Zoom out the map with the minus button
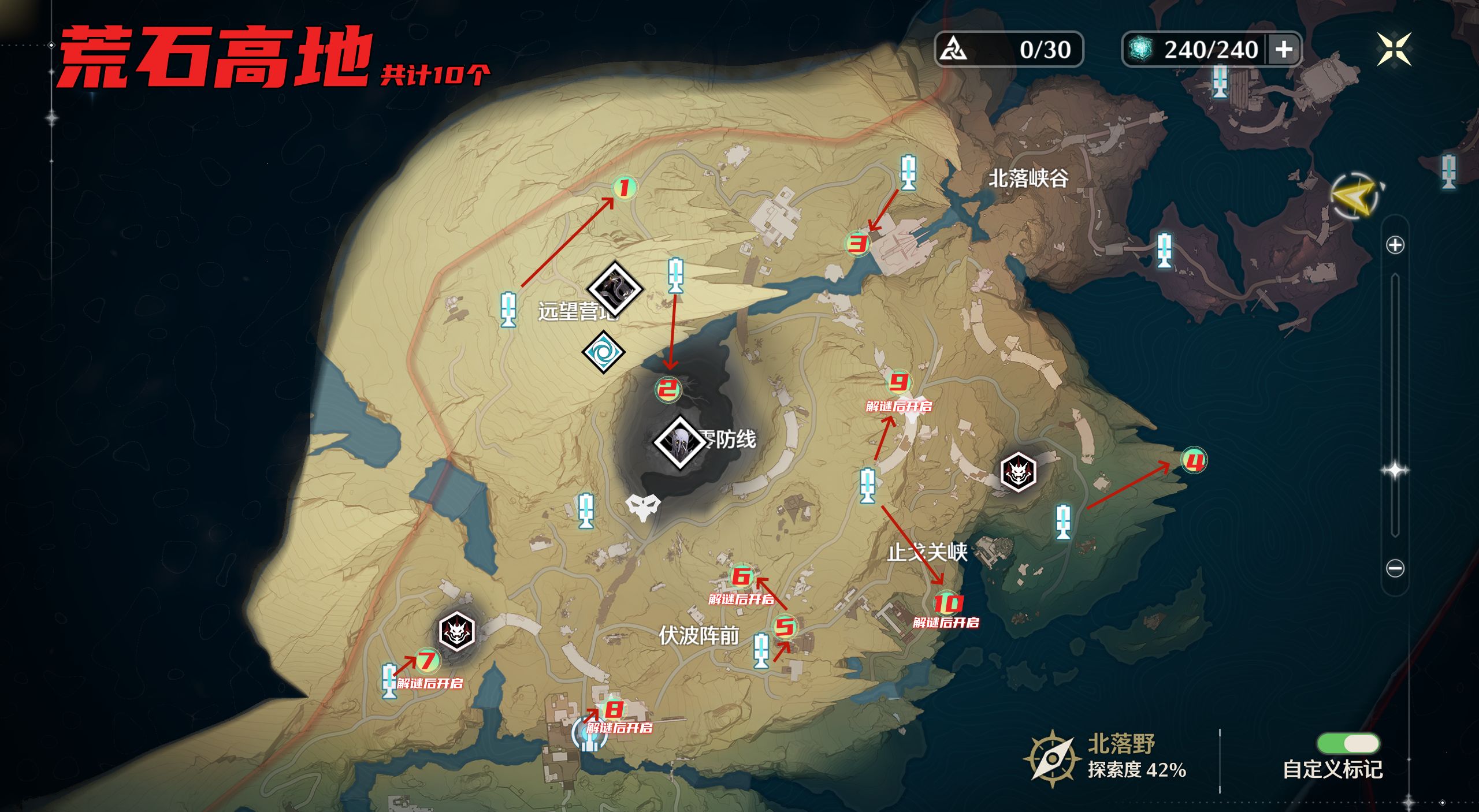The width and height of the screenshot is (1479, 812). (x=1395, y=568)
